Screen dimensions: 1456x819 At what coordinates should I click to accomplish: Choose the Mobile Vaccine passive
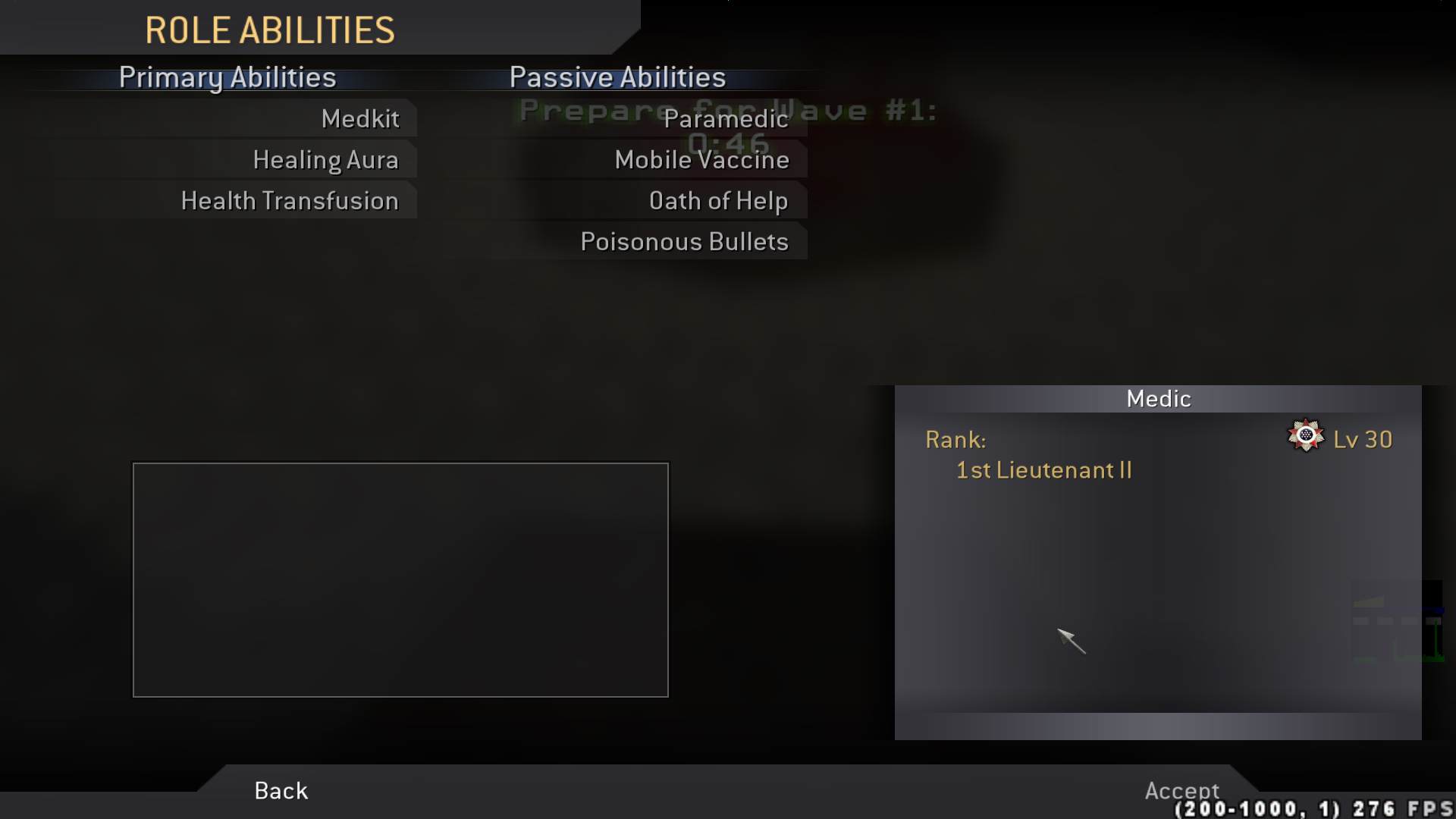[x=701, y=160]
